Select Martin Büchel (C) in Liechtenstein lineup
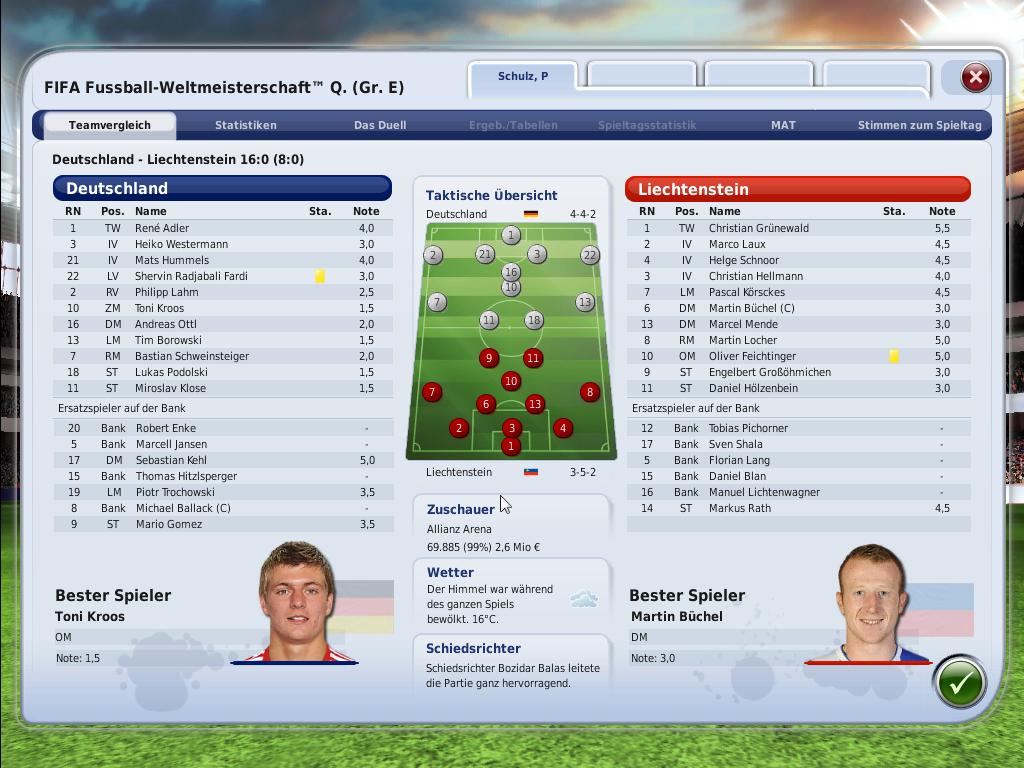Image resolution: width=1024 pixels, height=768 pixels. (751, 308)
